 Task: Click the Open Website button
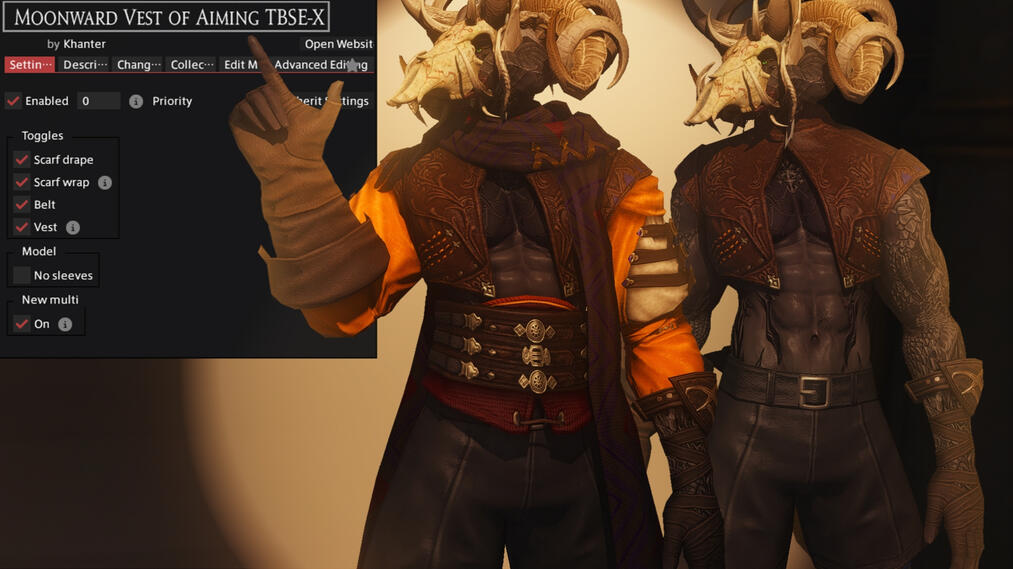click(x=338, y=44)
